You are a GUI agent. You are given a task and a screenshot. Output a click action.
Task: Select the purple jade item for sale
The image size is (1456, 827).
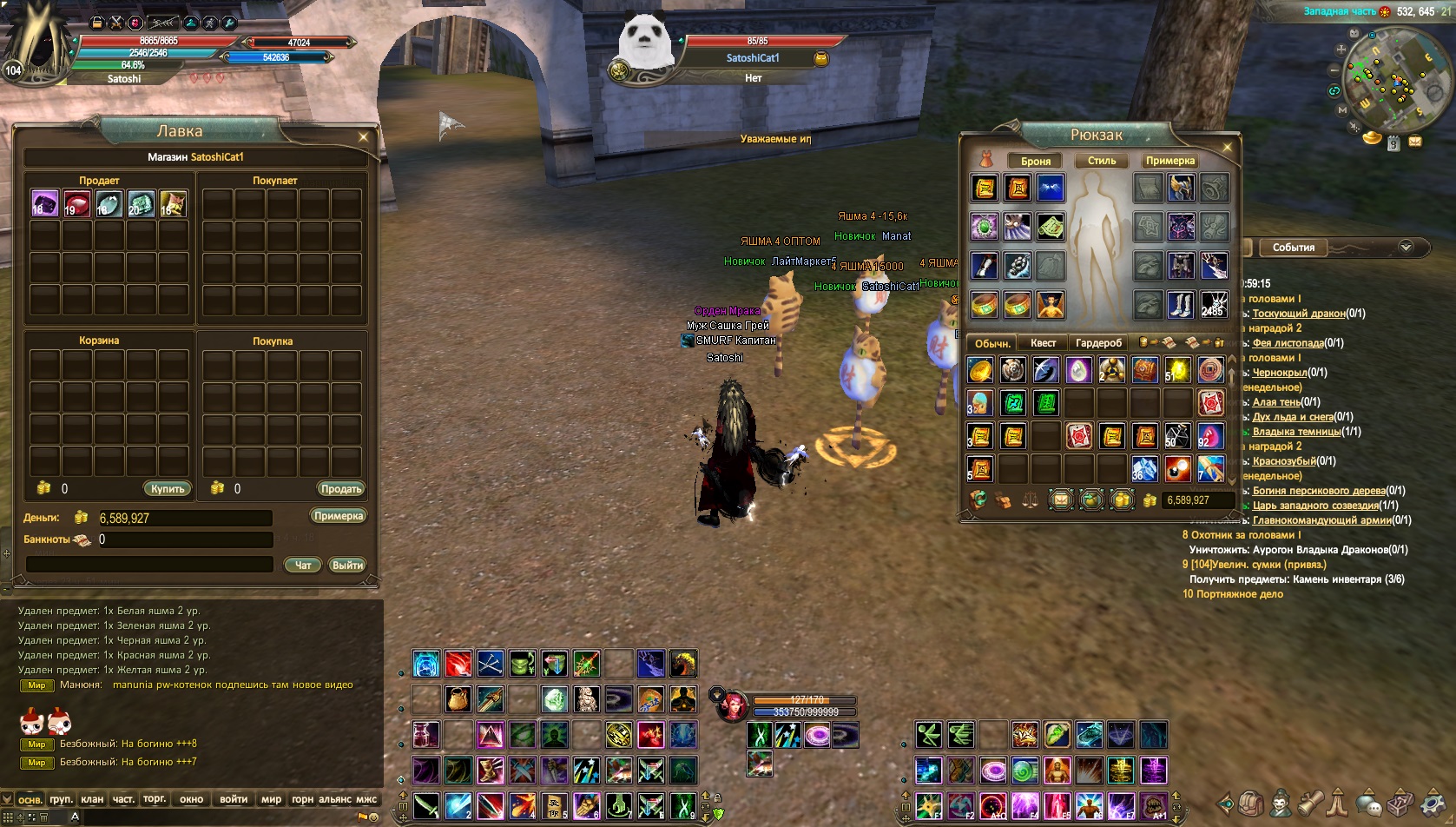(x=44, y=203)
